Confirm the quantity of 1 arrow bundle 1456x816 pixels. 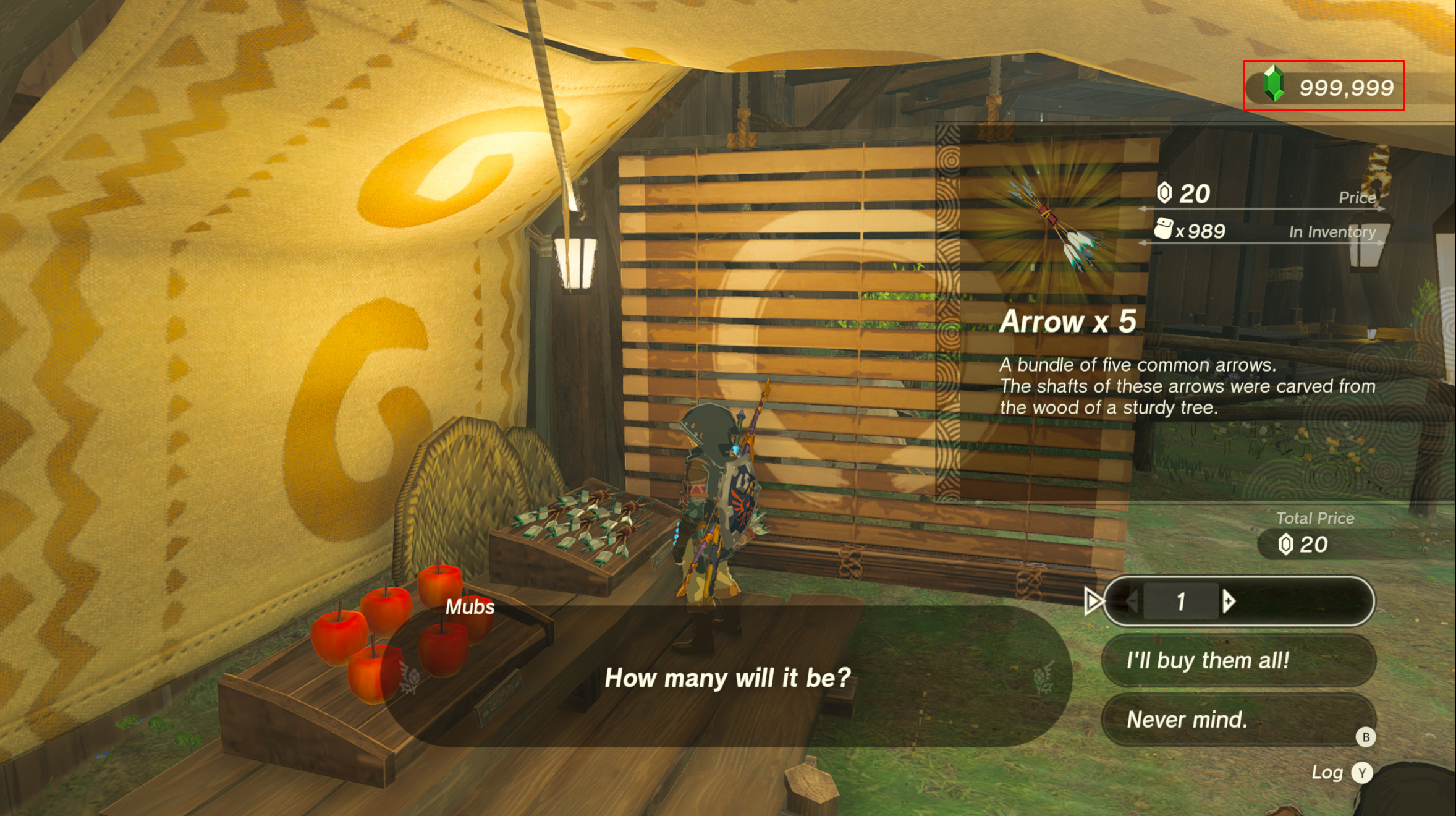click(x=1181, y=601)
